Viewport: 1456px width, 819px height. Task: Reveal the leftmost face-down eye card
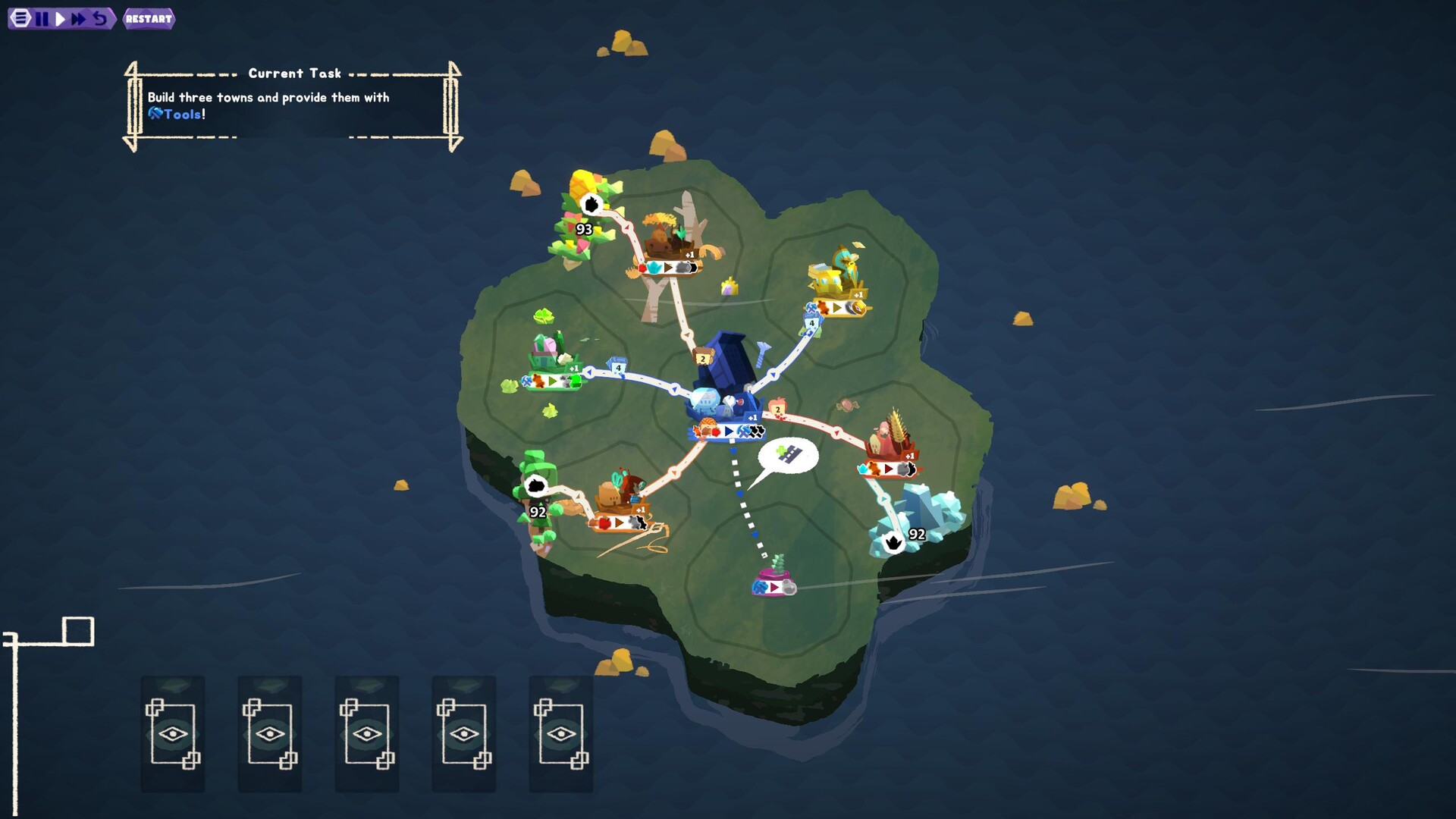tap(172, 733)
